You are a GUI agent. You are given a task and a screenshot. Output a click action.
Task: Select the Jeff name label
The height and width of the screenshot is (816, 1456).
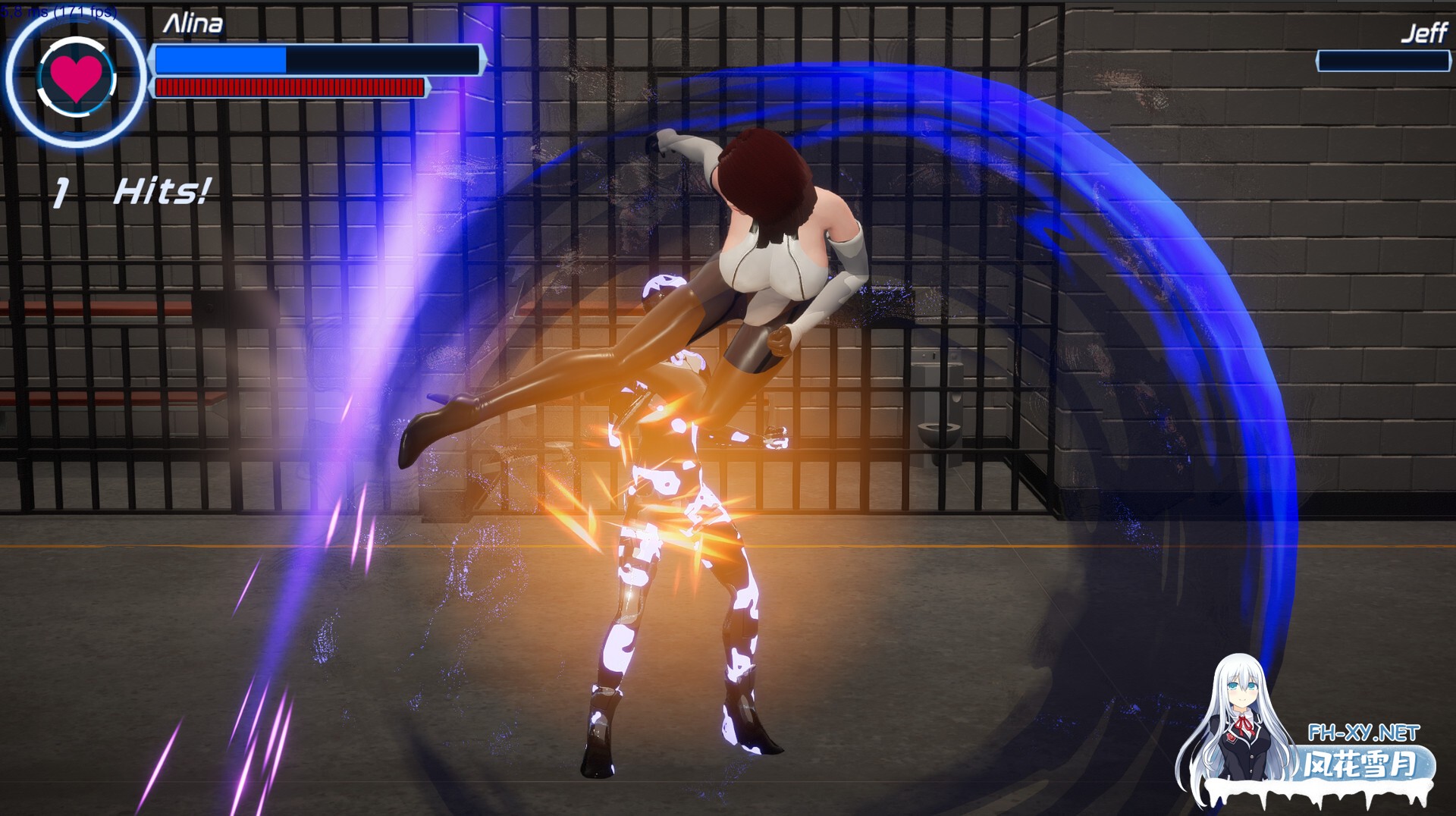click(1424, 33)
